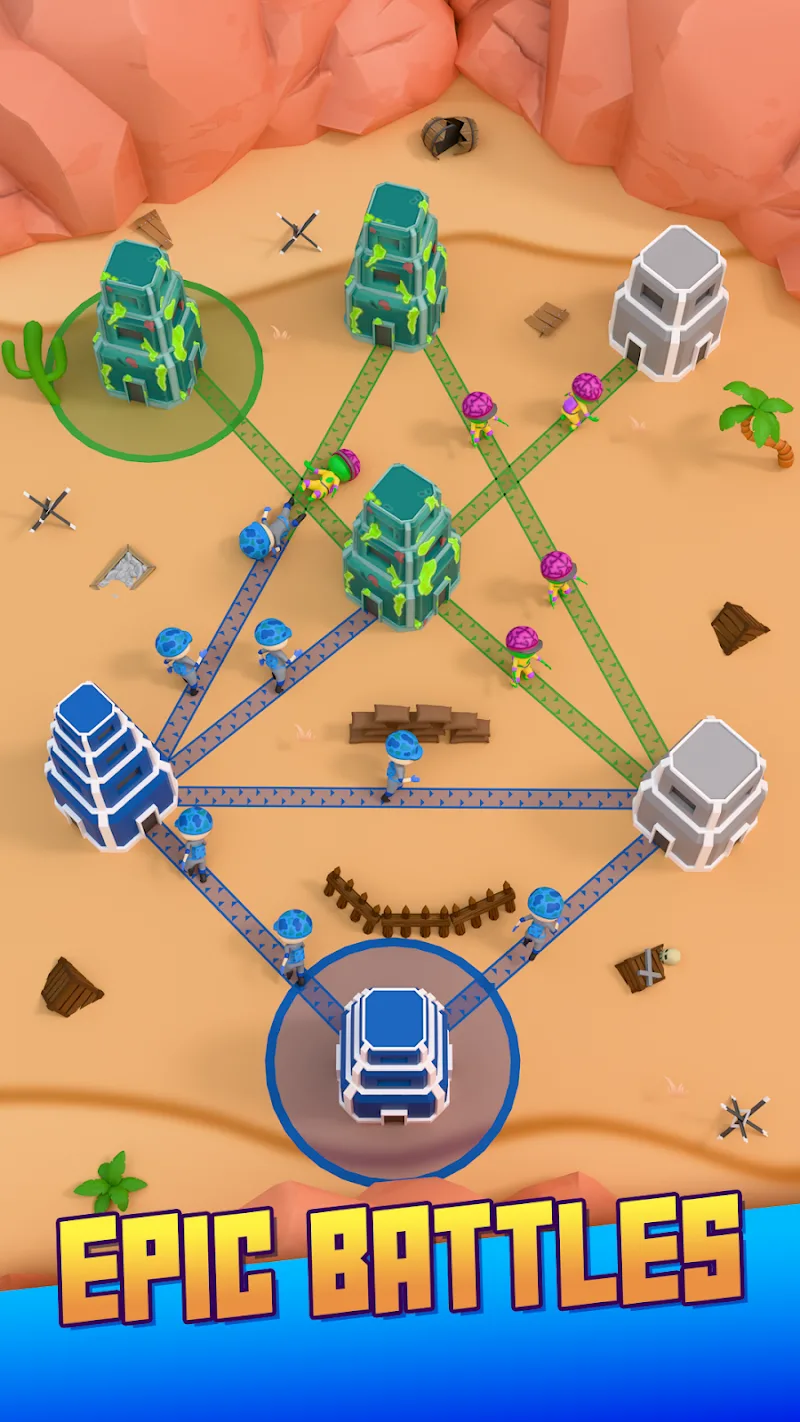Select the blue tower inside the blue ring
800x1422 pixels.
point(395,1058)
